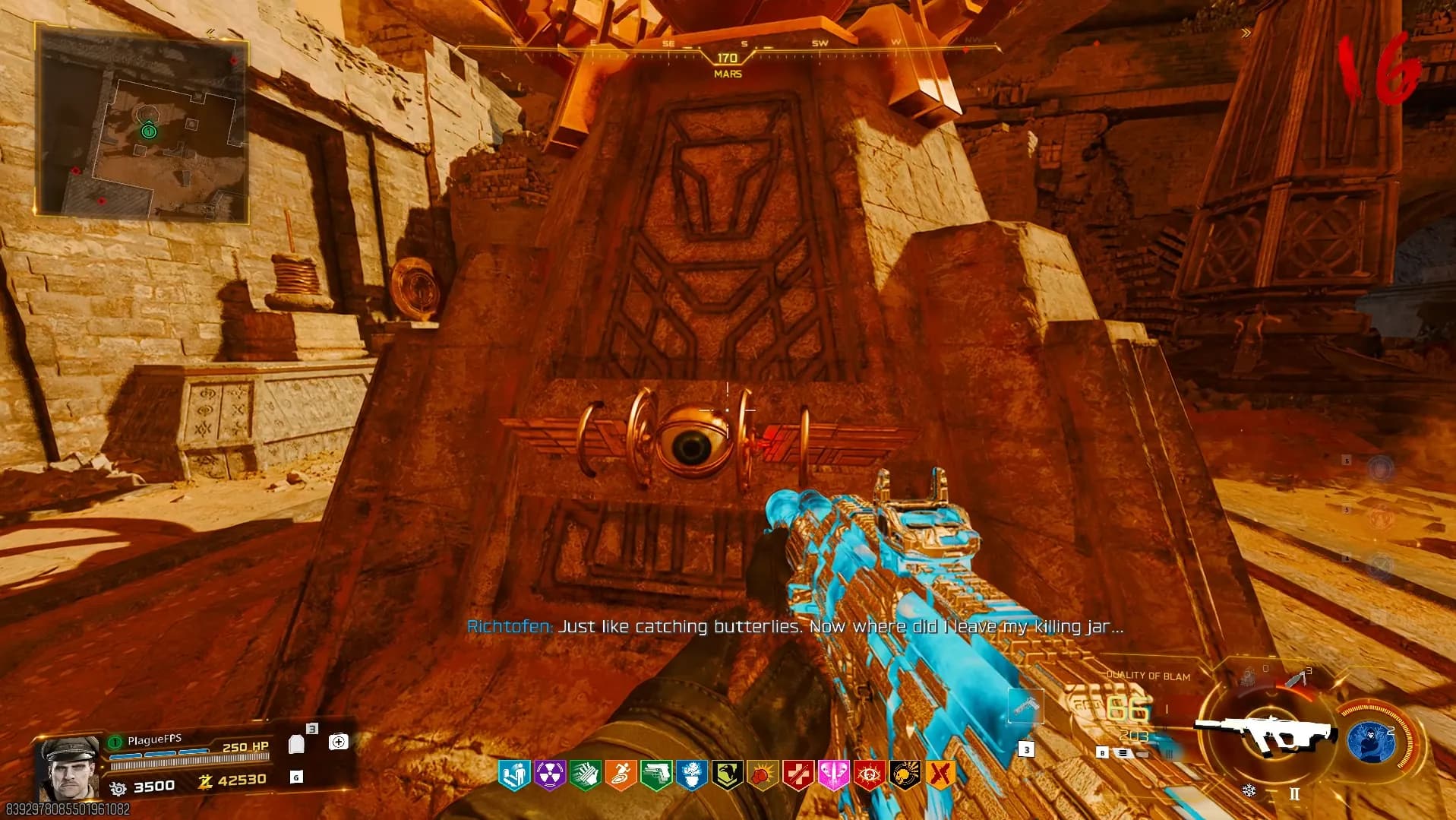Choose the pink twin skulls perk icon
Screen dimensions: 1456x820
tap(833, 775)
